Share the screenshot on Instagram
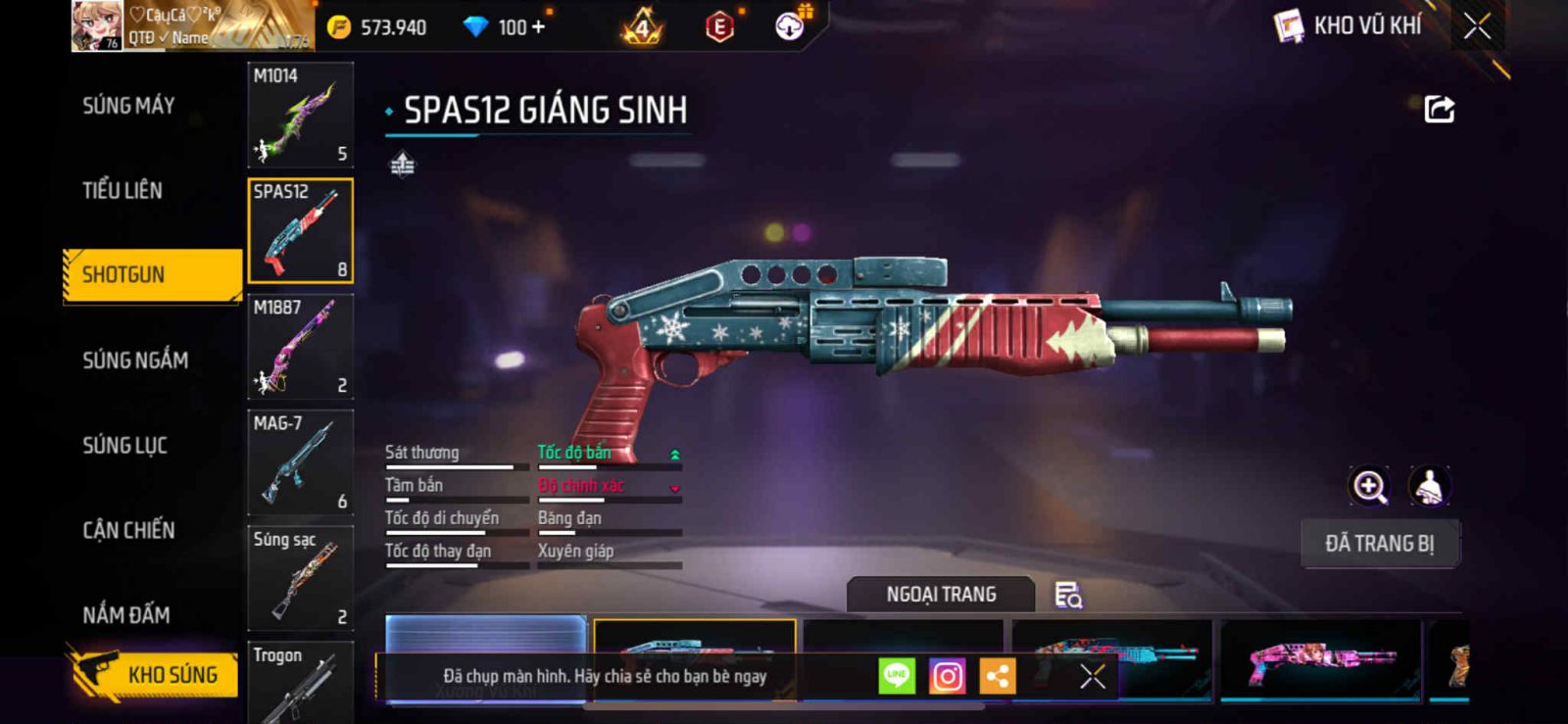 (947, 676)
